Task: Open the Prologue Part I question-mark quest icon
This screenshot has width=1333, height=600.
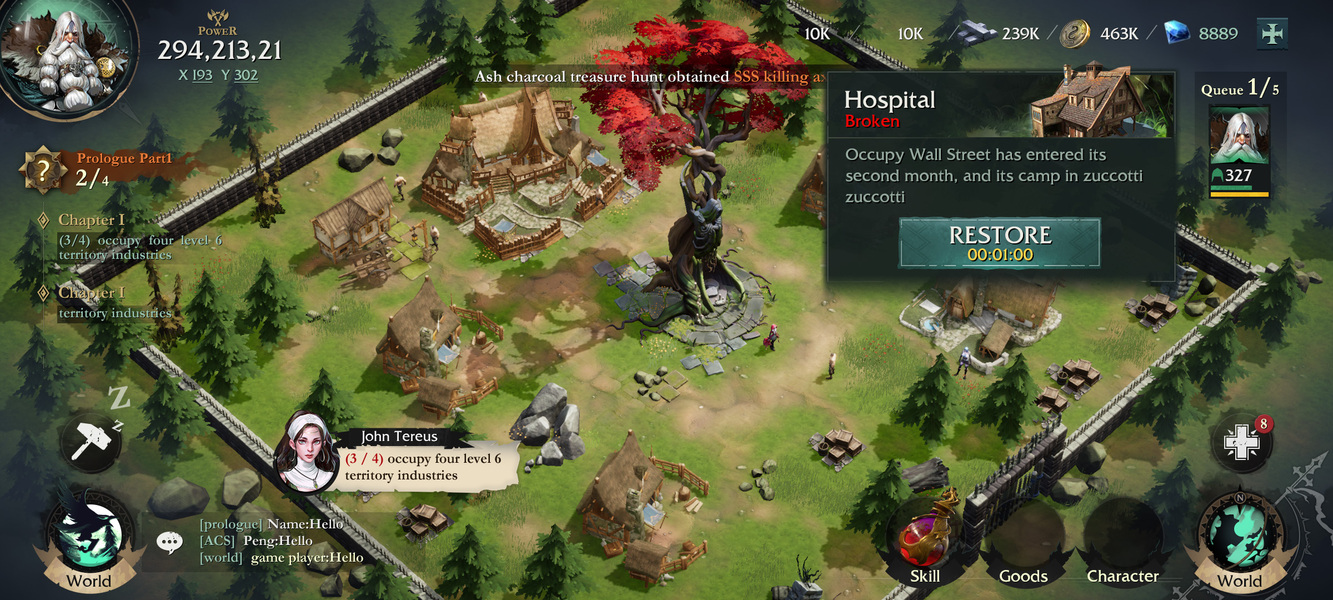Action: [43, 171]
